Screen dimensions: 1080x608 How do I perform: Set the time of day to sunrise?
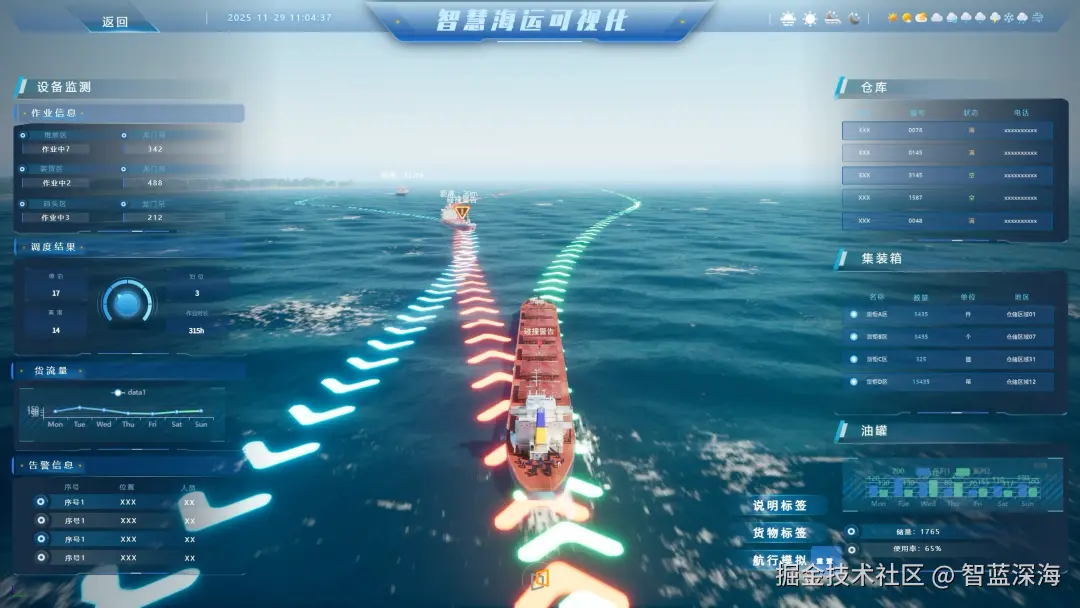pos(788,18)
